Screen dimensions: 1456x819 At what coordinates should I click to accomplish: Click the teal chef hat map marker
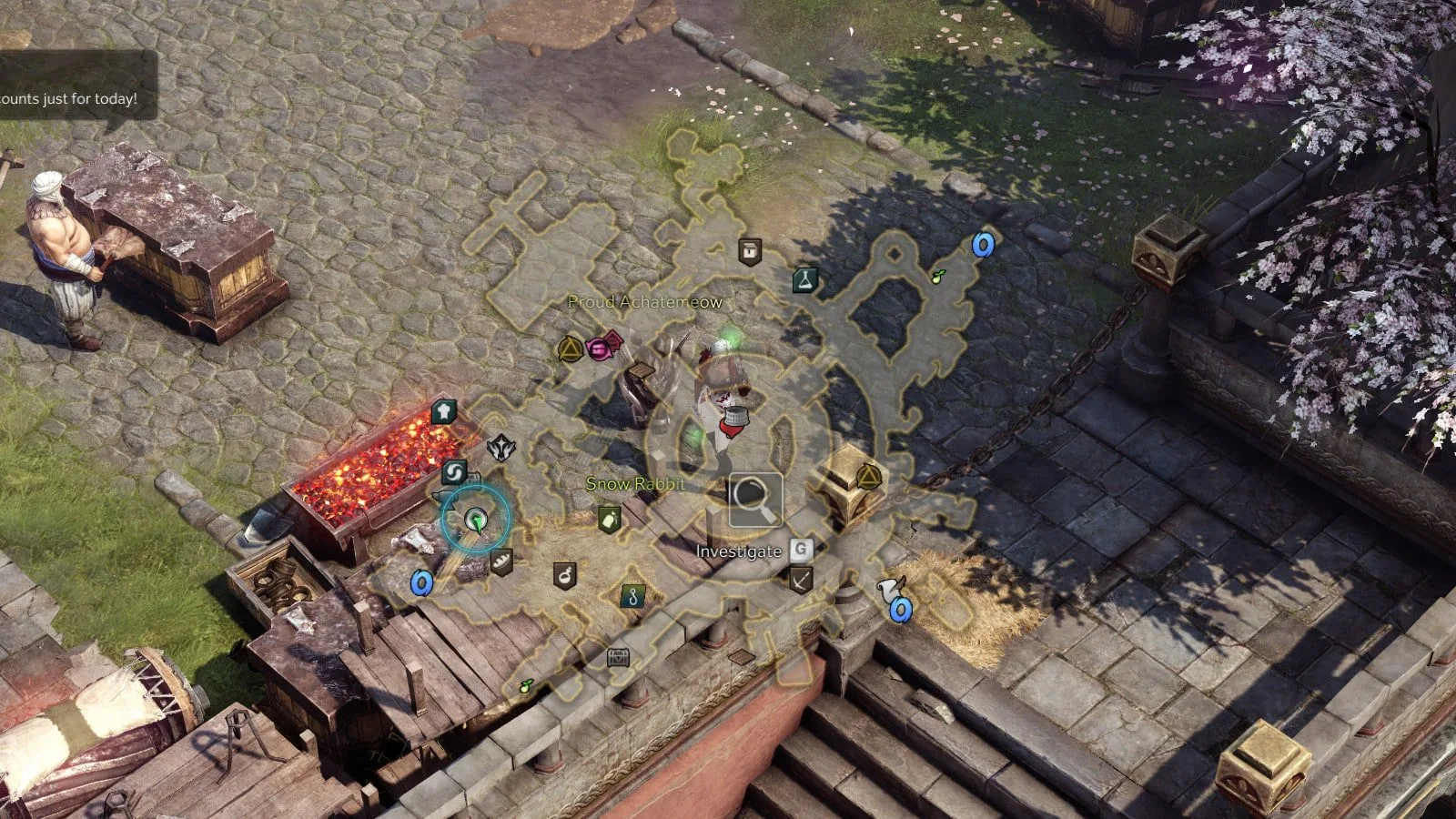(443, 412)
